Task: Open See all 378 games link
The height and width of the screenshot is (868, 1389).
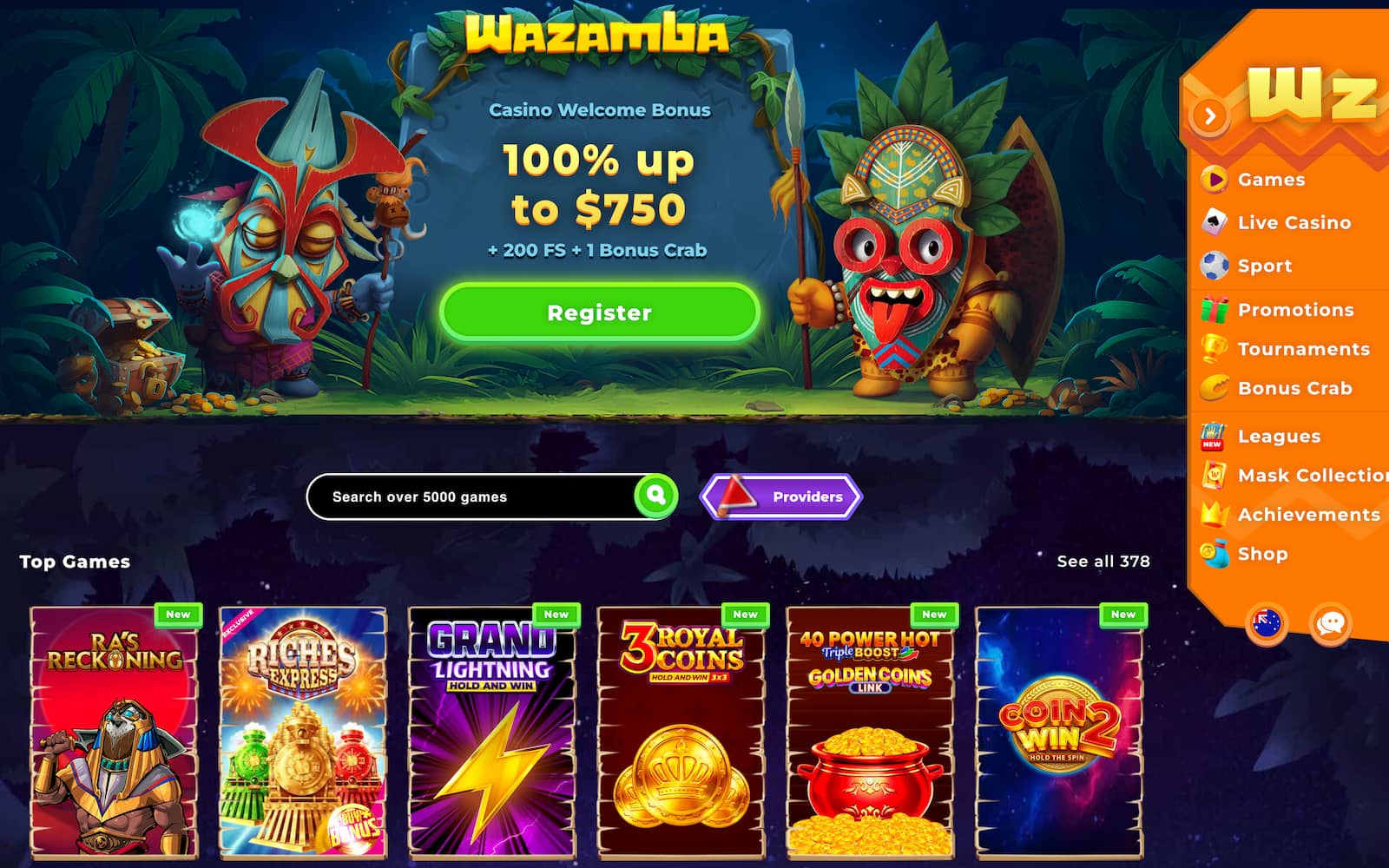Action: pos(1101,562)
